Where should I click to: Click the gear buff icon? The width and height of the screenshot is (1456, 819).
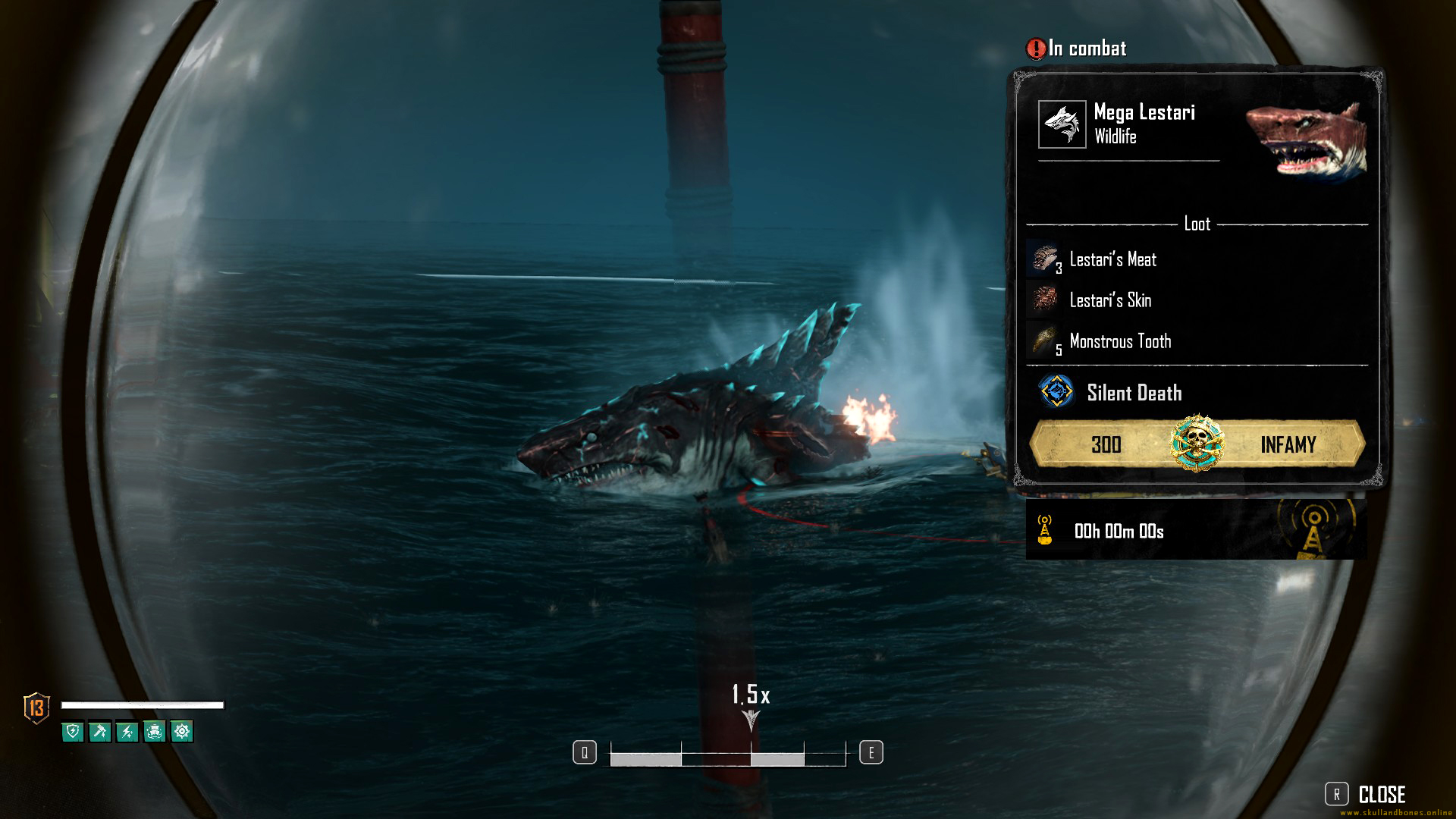tap(182, 732)
